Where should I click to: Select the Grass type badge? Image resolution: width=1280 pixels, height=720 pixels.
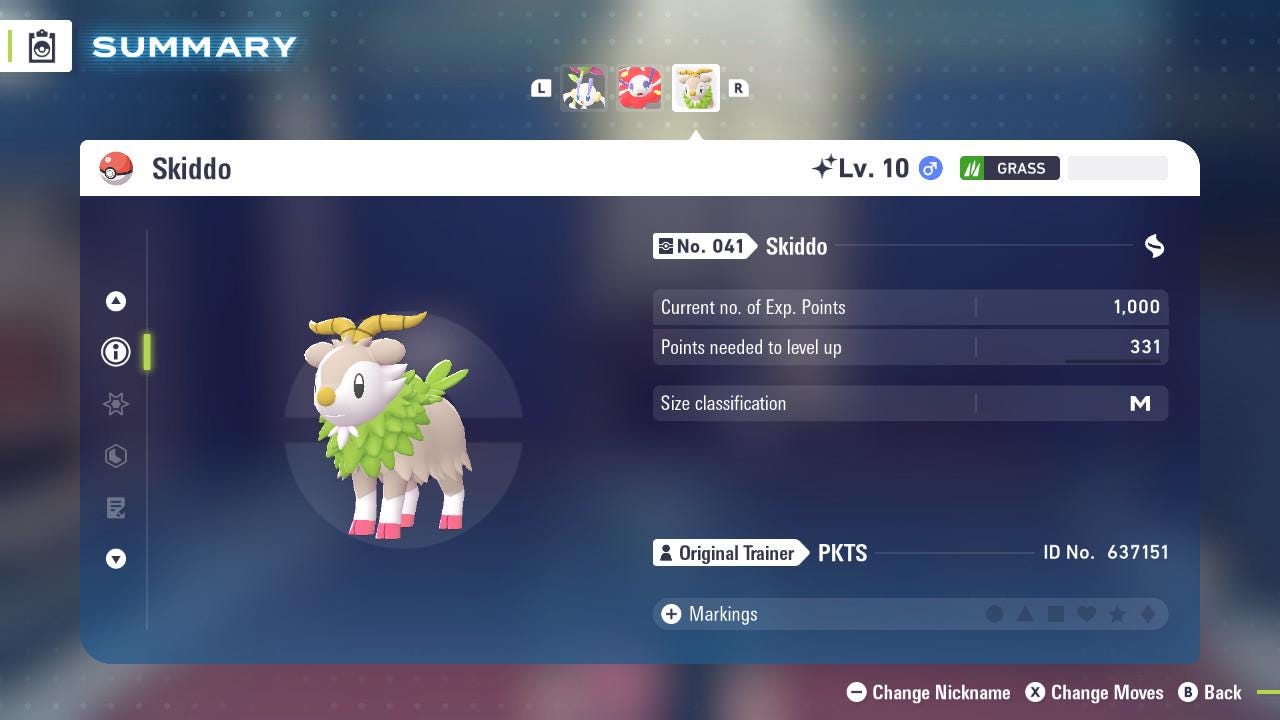(x=1010, y=168)
